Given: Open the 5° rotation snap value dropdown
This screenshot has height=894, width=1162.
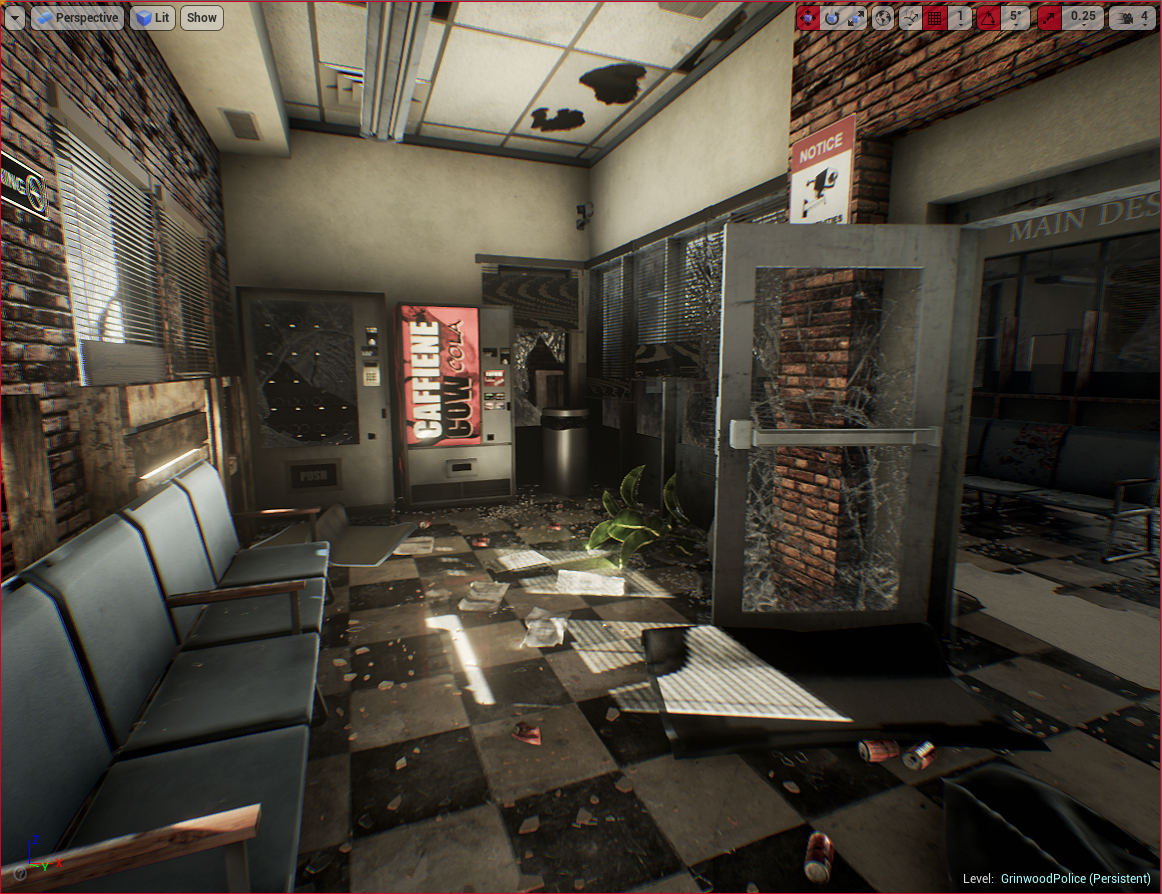Looking at the screenshot, I should (1015, 17).
